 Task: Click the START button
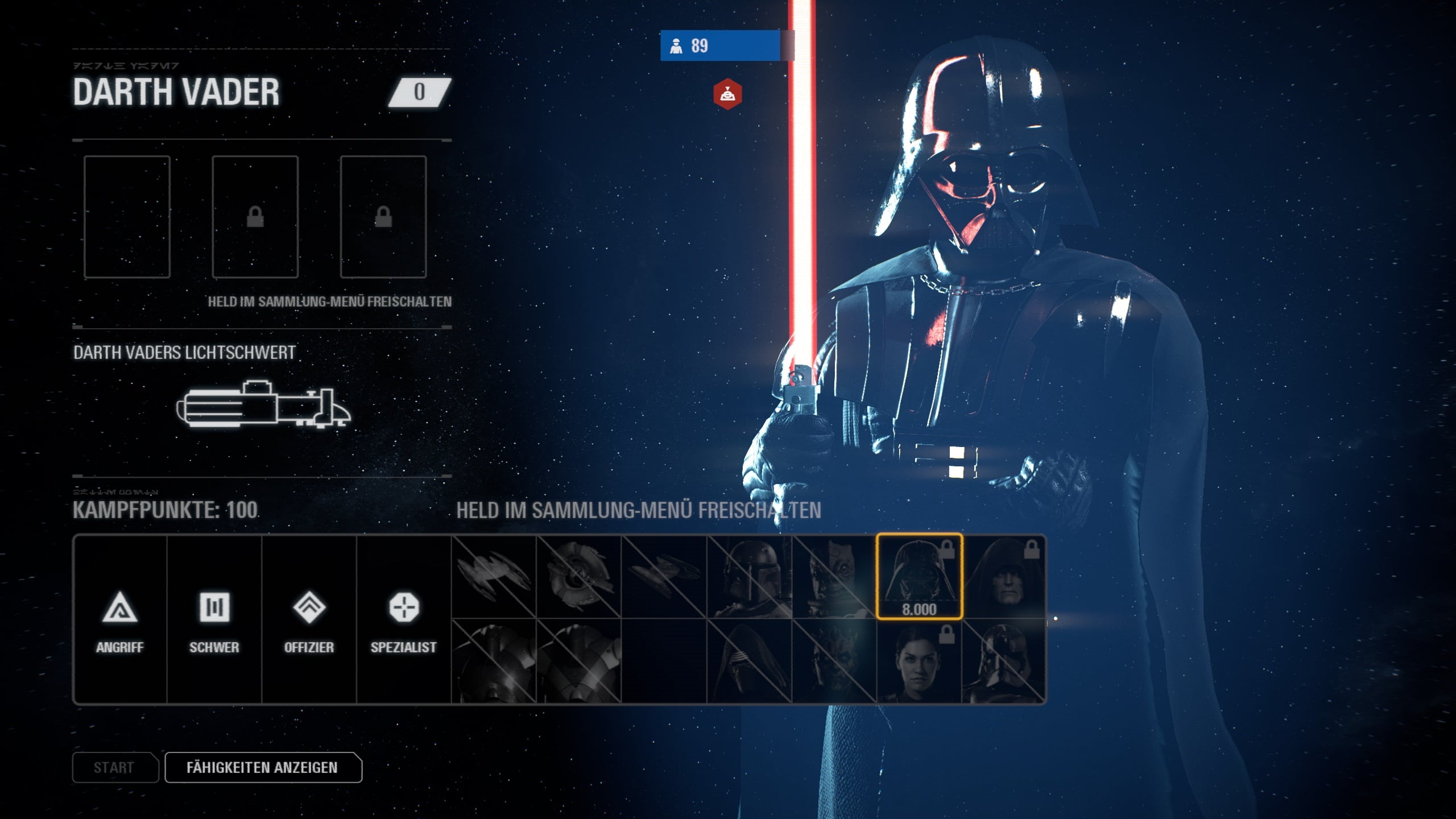tap(115, 767)
